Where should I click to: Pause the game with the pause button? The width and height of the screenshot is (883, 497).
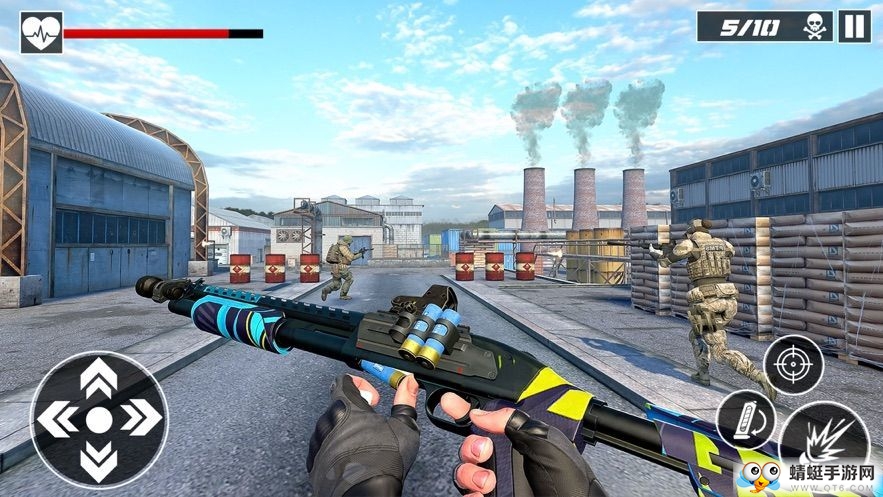[x=854, y=26]
